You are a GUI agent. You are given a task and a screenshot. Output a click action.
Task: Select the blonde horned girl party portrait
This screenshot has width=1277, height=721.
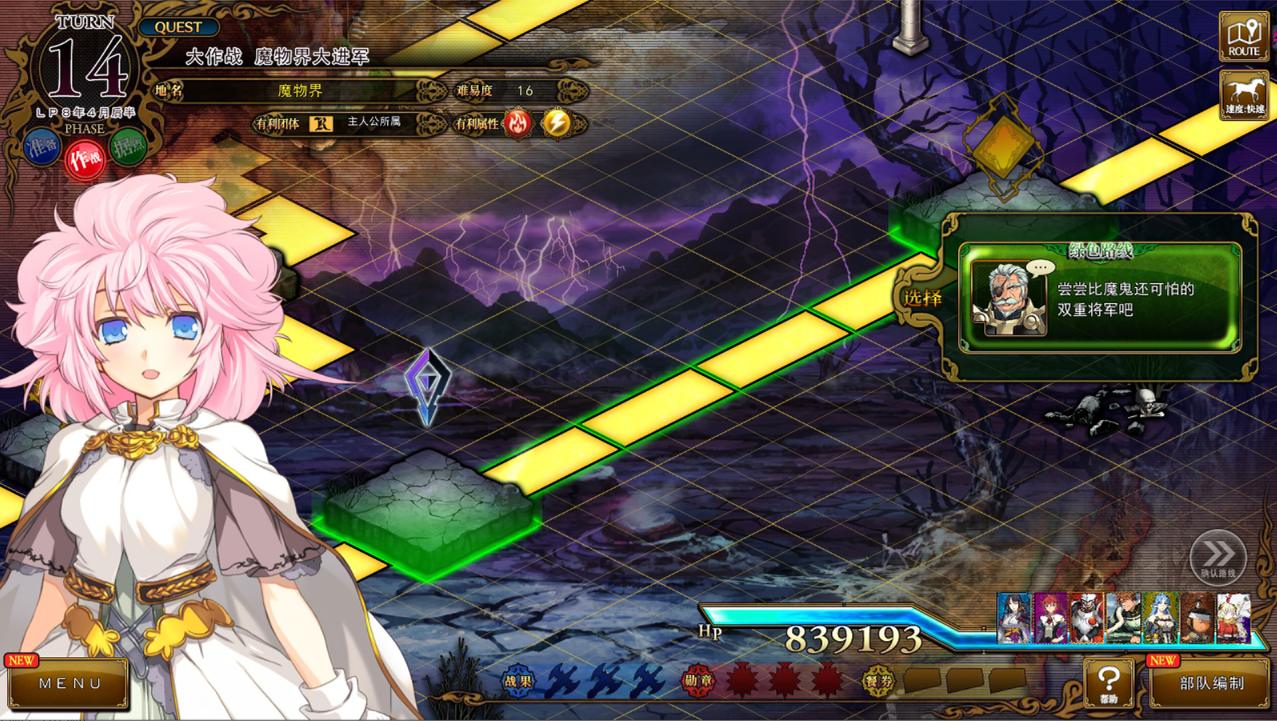pos(1233,618)
